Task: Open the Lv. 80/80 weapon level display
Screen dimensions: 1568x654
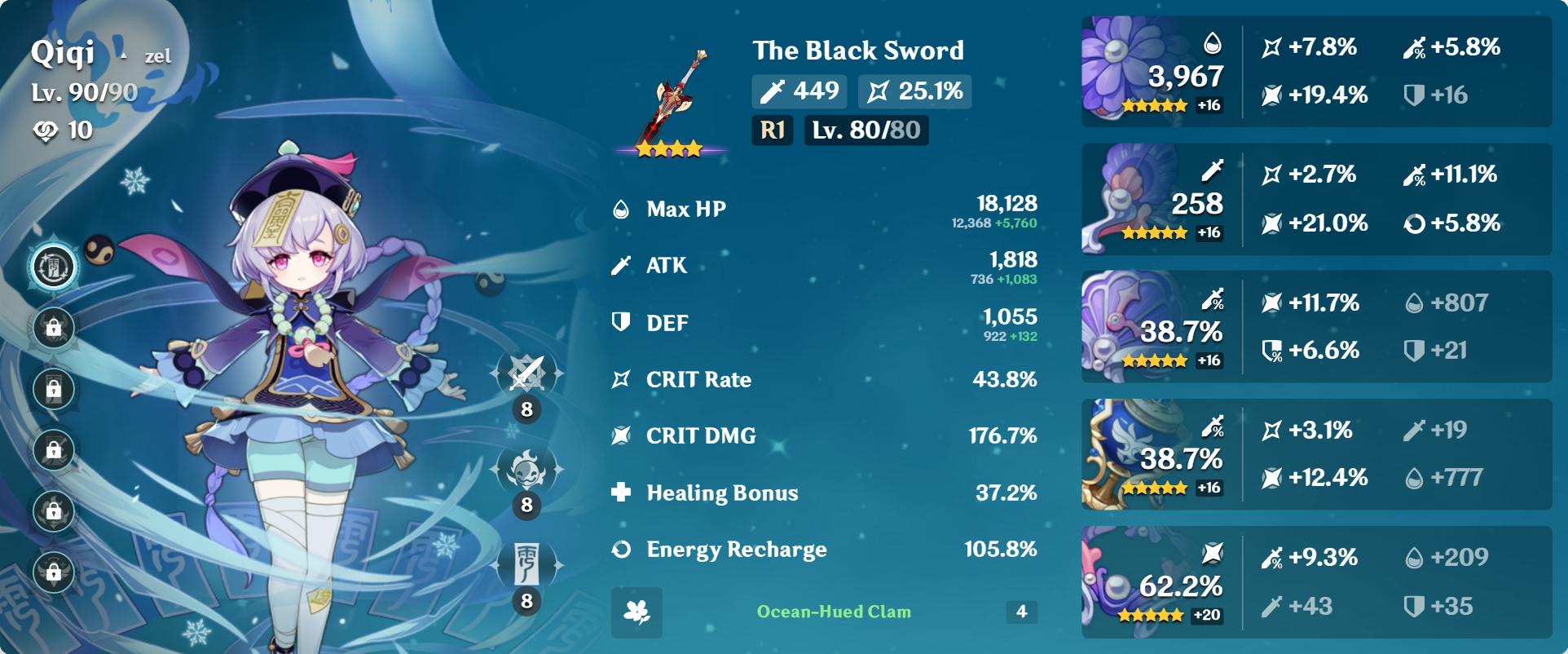Action: (865, 130)
